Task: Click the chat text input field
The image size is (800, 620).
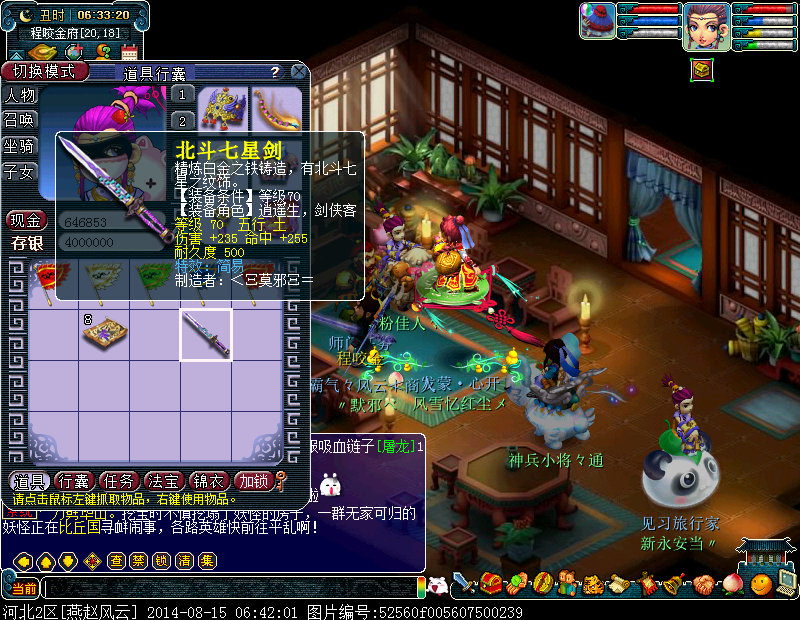Action: tap(230, 587)
